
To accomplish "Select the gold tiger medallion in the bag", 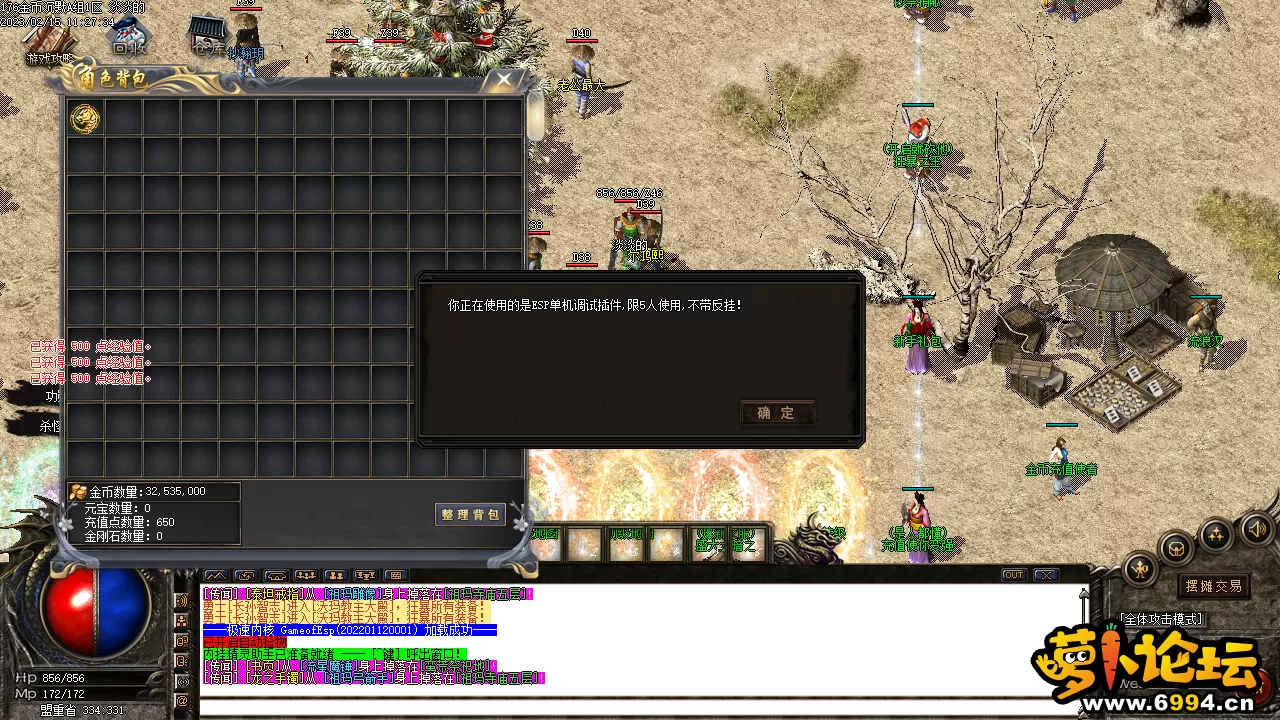I will pyautogui.click(x=85, y=119).
